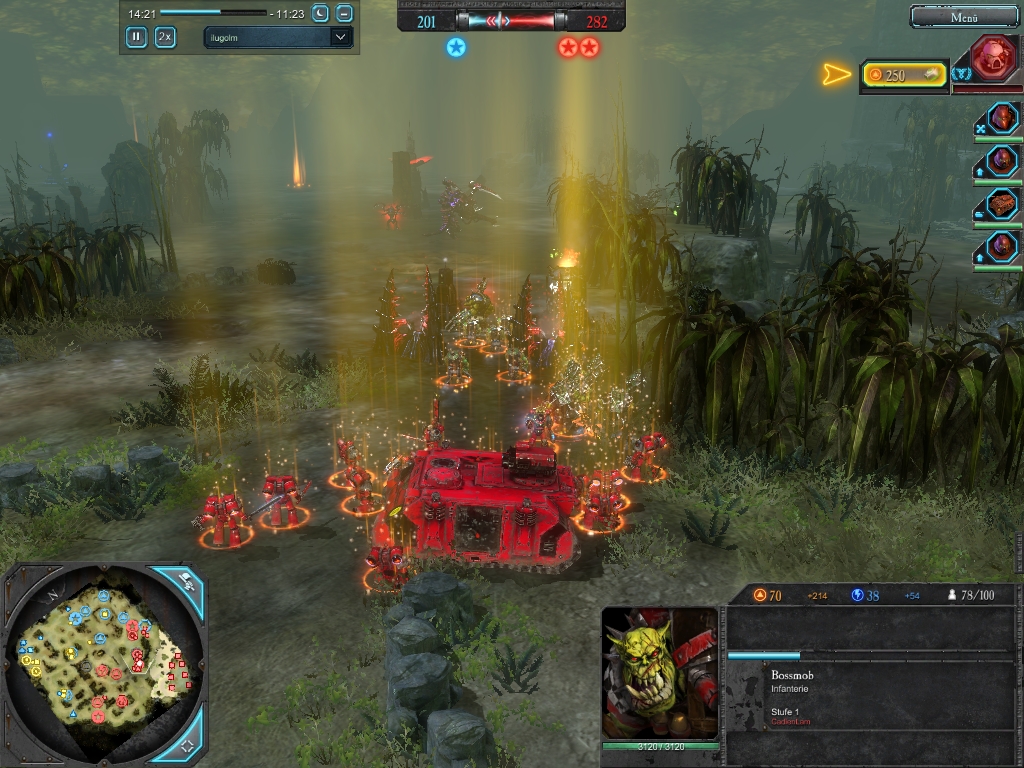Select the red tank vehicle squad icon
This screenshot has width=1024, height=768.
1003,204
